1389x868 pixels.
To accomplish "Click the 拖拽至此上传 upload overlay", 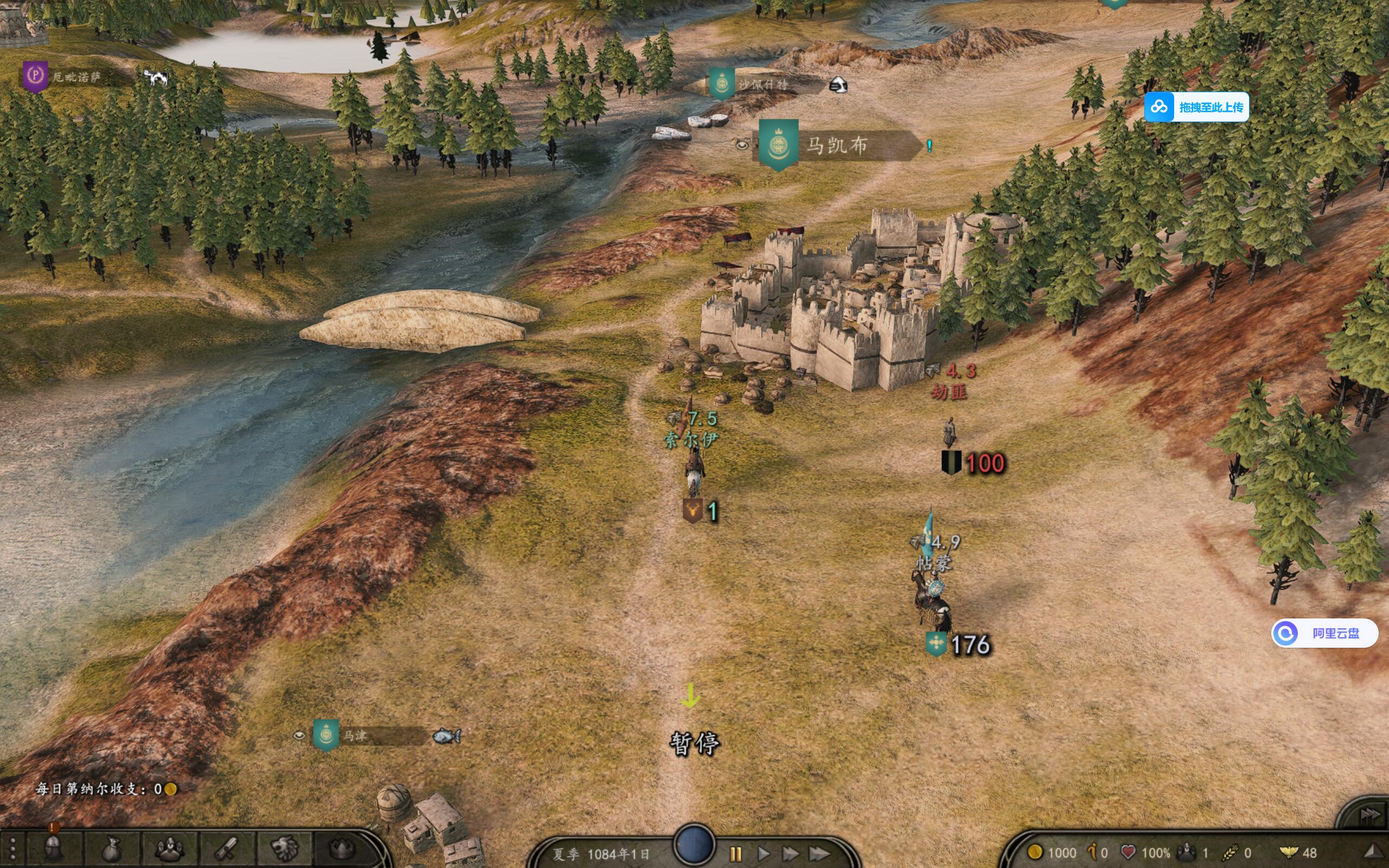I will point(1197,107).
